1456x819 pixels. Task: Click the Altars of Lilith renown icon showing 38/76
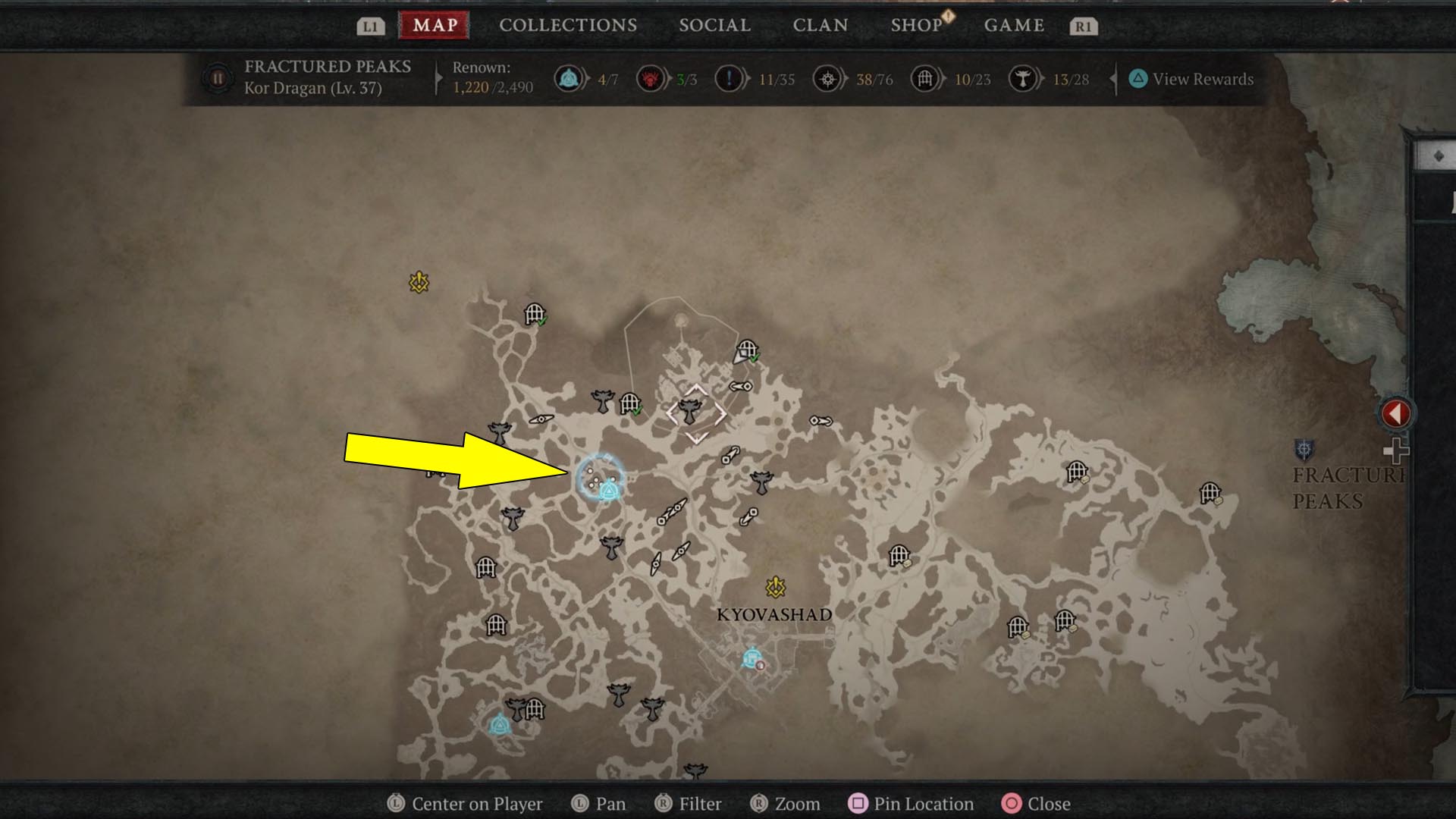click(827, 78)
